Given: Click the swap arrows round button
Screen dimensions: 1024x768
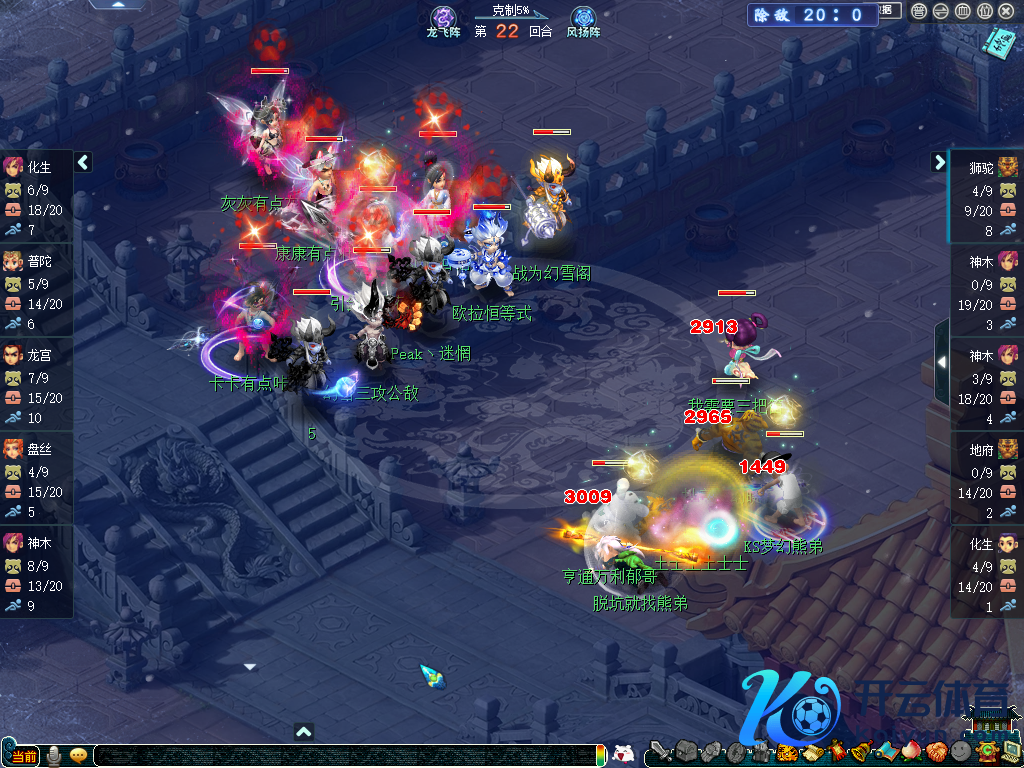Looking at the screenshot, I should 940,11.
